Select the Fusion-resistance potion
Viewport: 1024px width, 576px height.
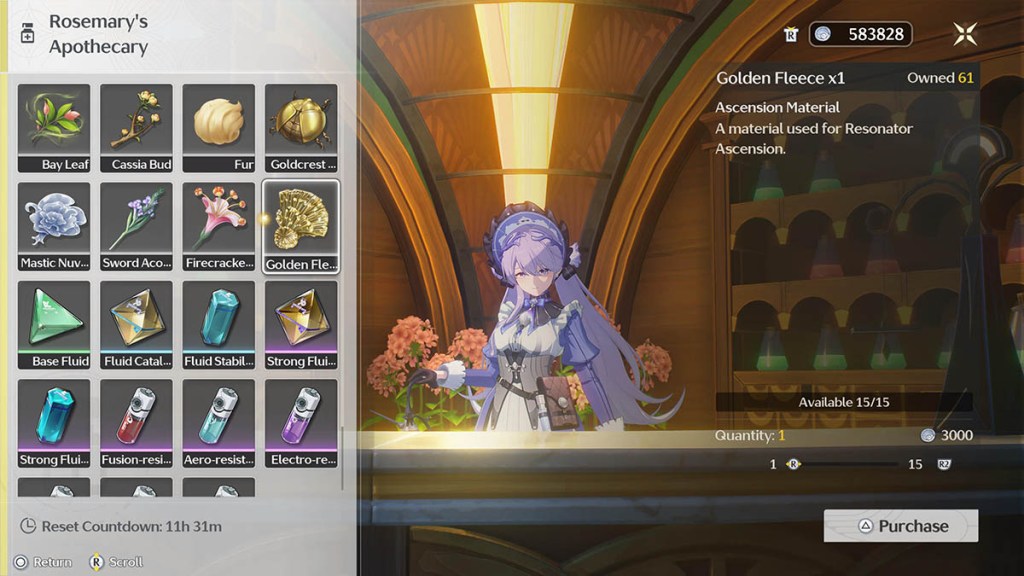click(x=136, y=422)
